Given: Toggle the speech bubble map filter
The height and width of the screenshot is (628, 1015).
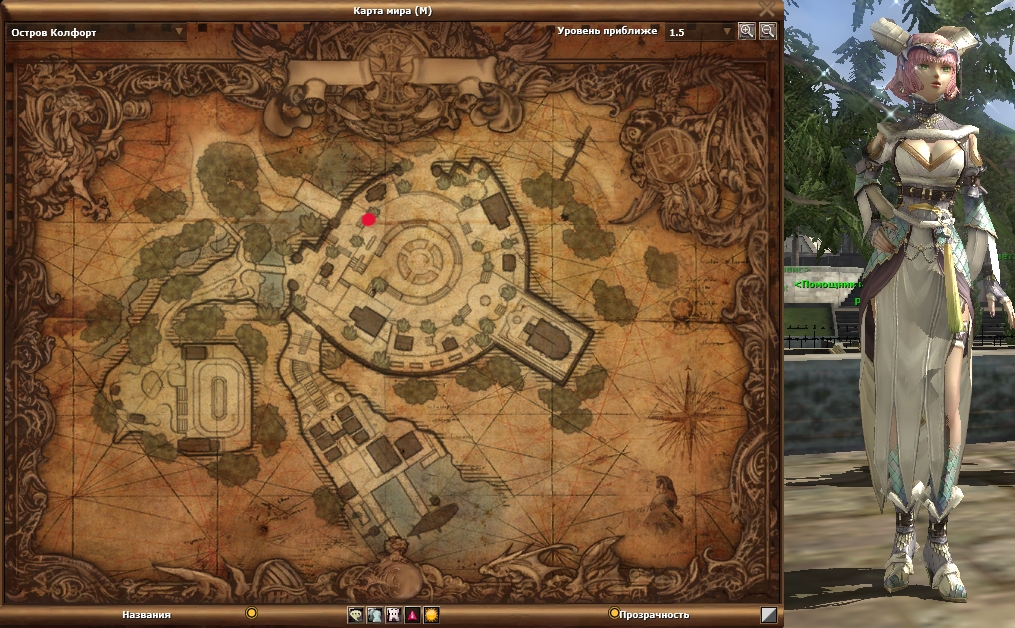Looking at the screenshot, I should (x=355, y=615).
